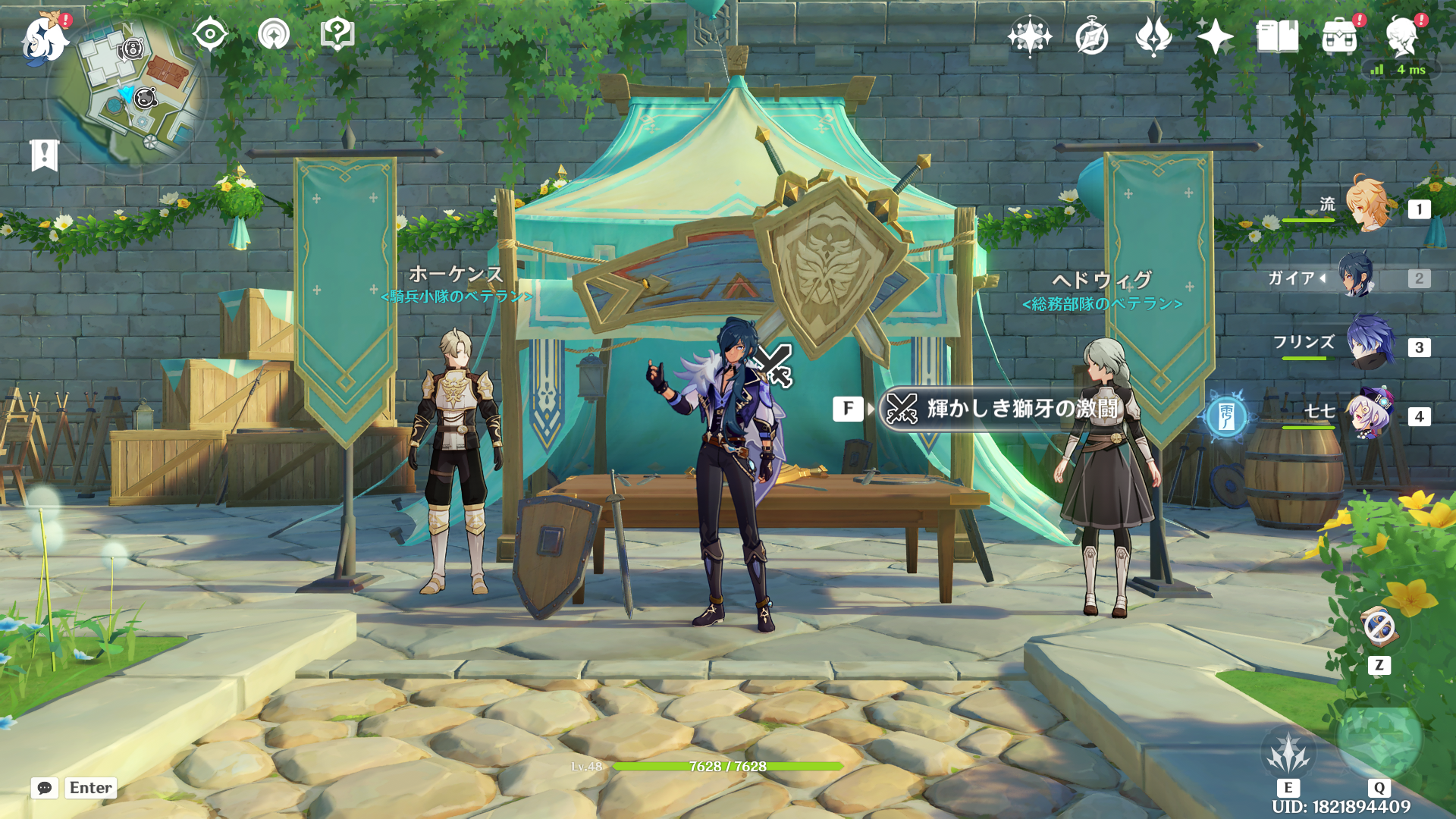The height and width of the screenshot is (819, 1456).
Task: Open the character profile icon
Action: [x=1401, y=36]
